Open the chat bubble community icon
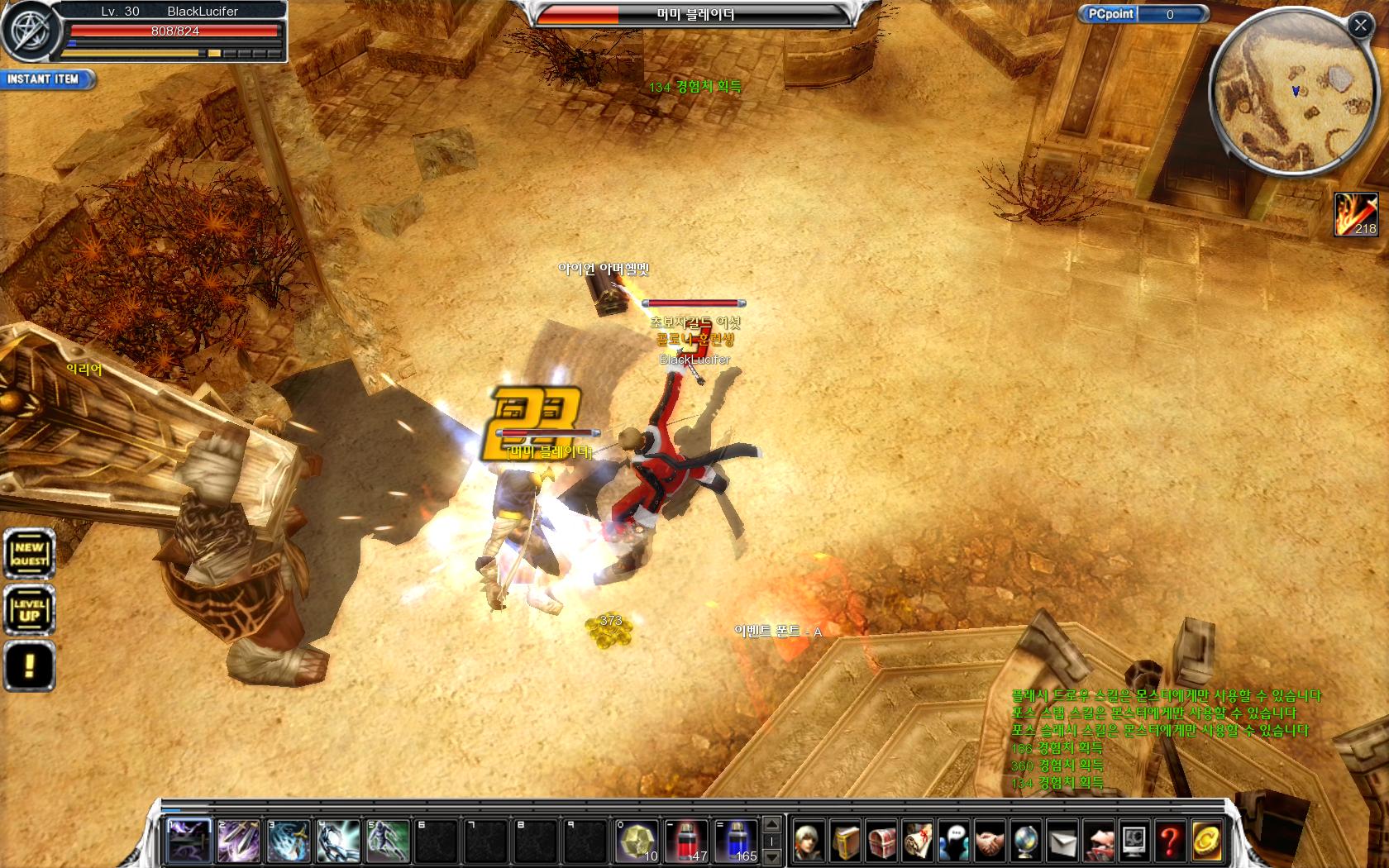This screenshot has height=868, width=1389. tap(954, 842)
